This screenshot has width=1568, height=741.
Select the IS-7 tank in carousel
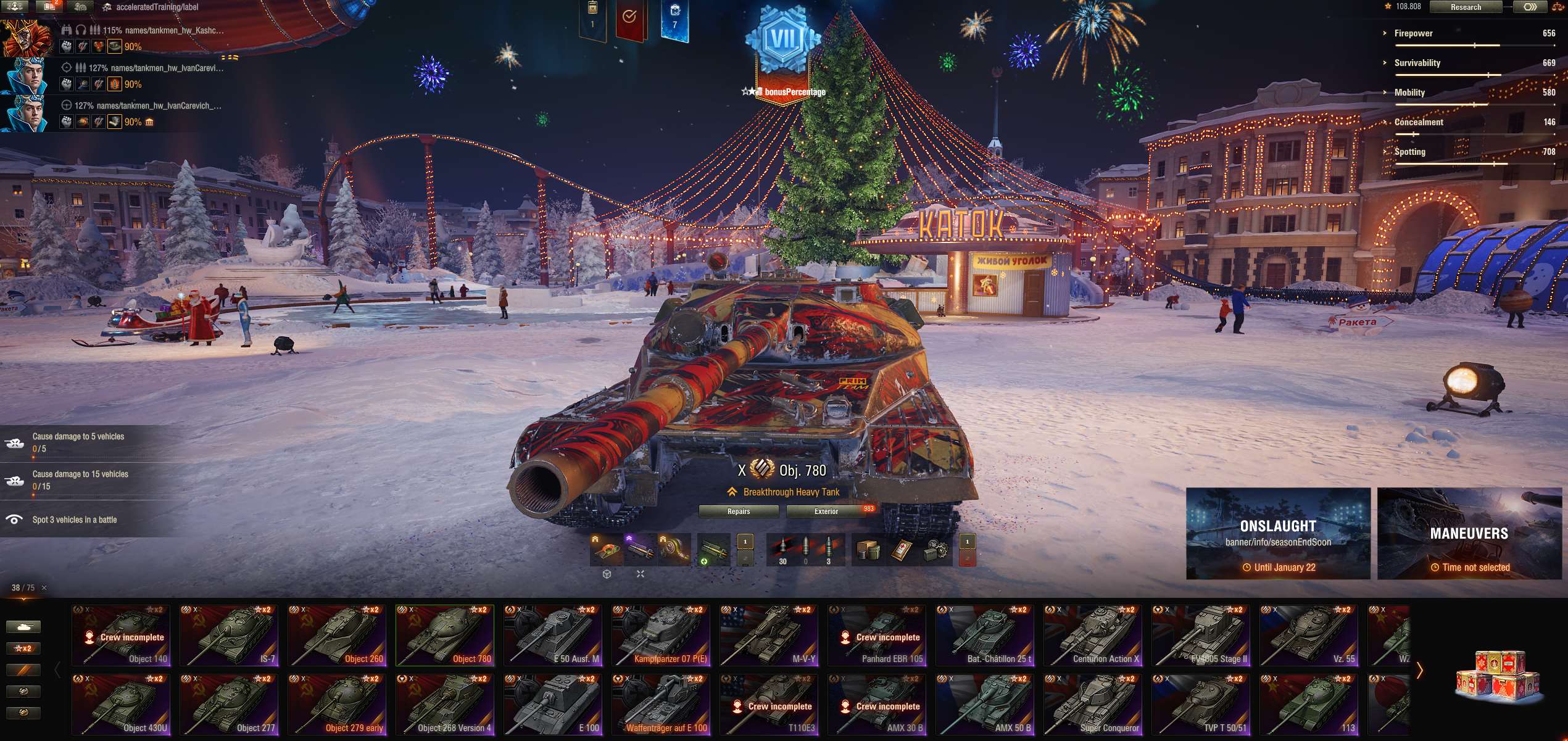click(x=229, y=635)
